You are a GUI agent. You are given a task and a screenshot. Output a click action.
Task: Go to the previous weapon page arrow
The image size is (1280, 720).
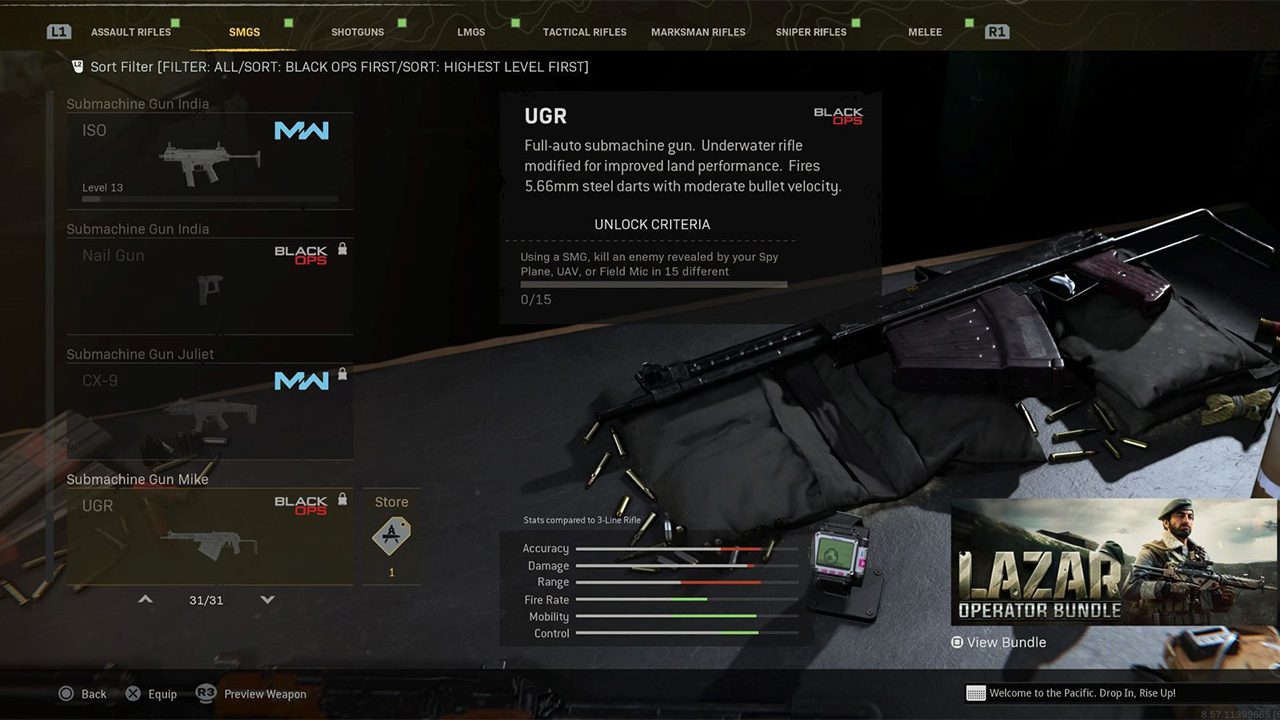pyautogui.click(x=145, y=600)
